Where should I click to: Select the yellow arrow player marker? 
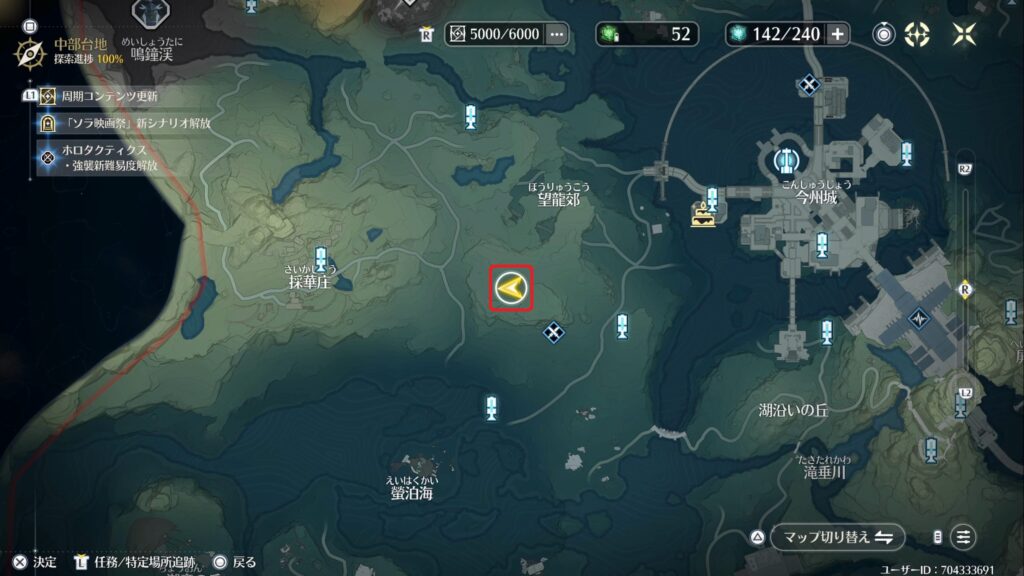pos(511,290)
